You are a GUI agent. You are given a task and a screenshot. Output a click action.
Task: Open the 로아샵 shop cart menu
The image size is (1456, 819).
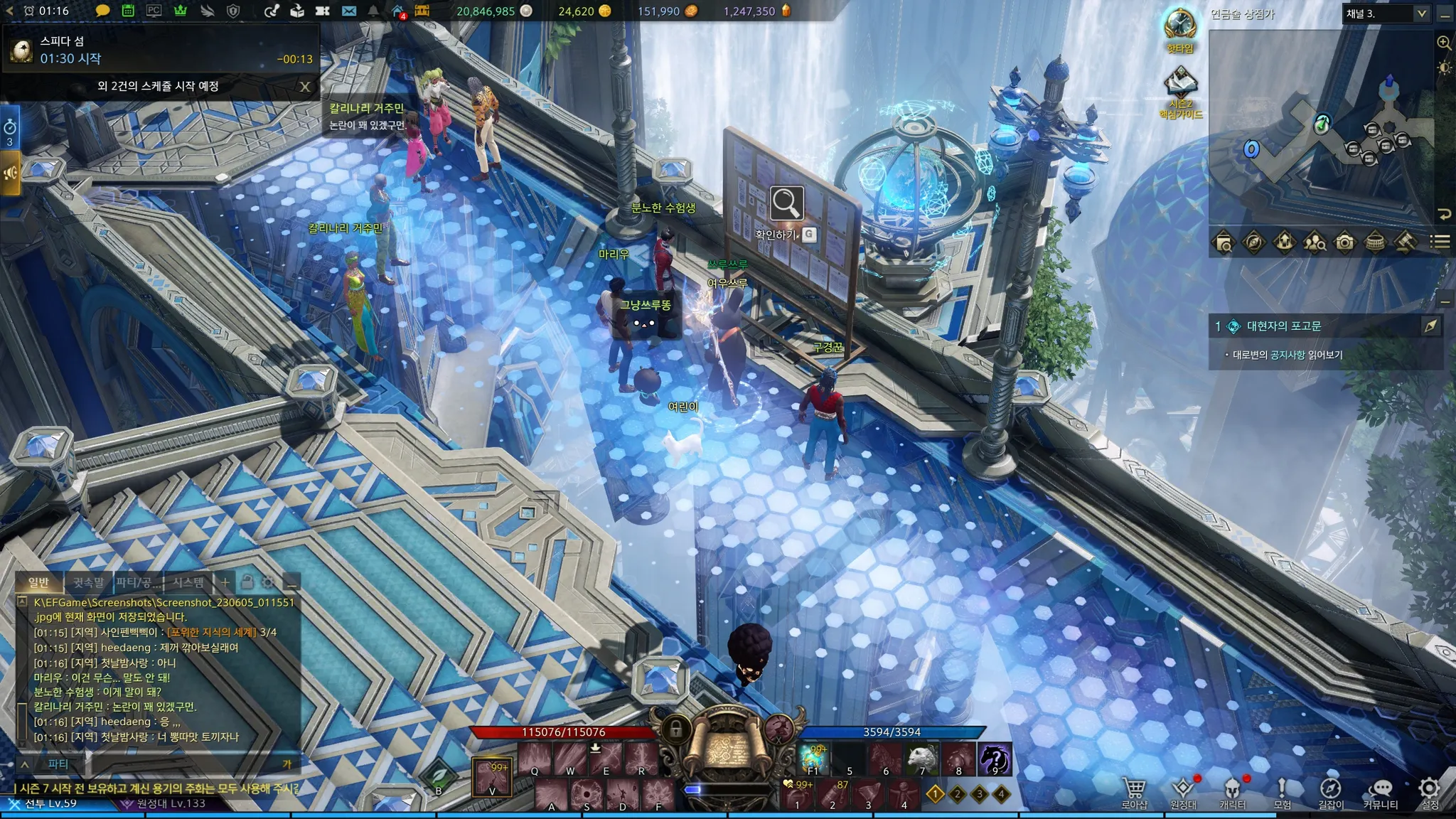pos(1134,791)
